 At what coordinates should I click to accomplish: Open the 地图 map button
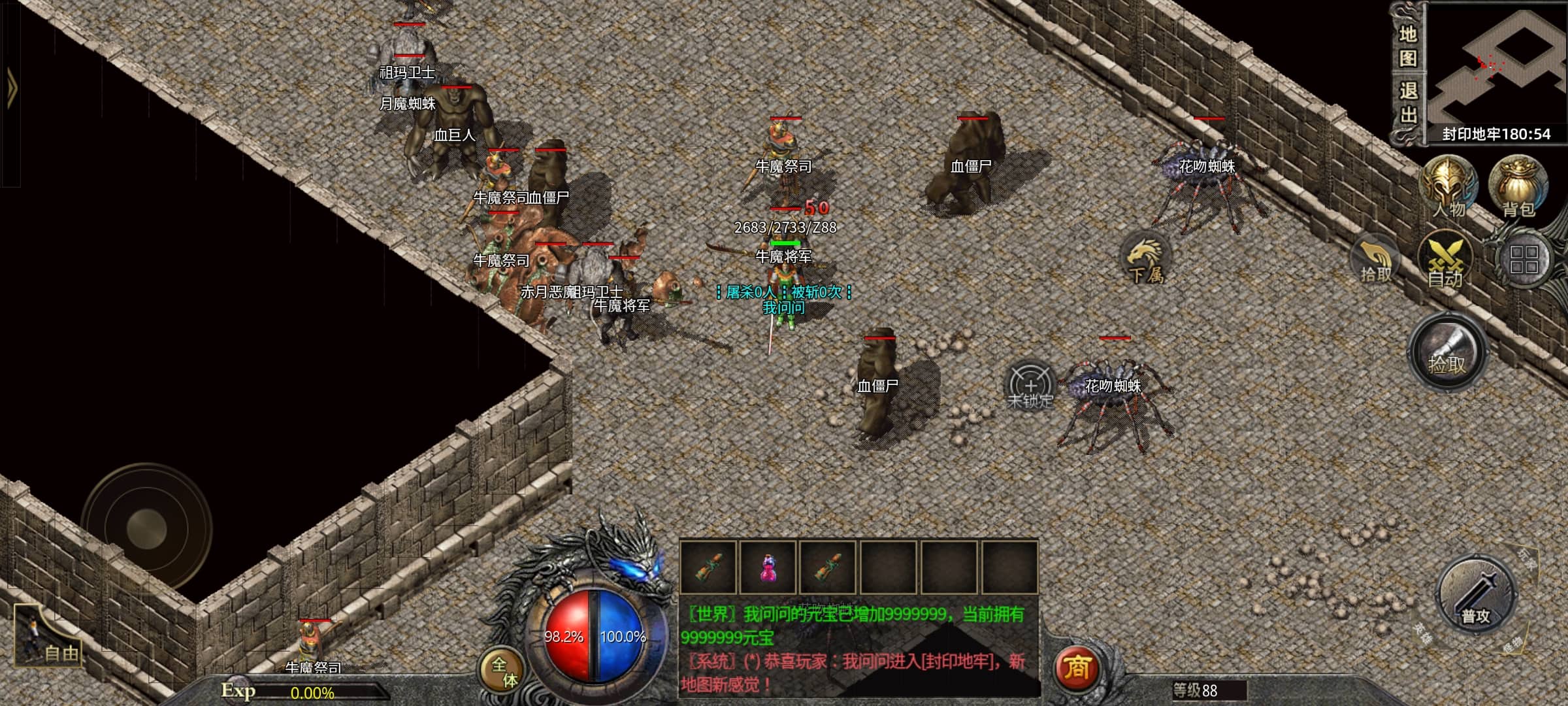coord(1408,46)
